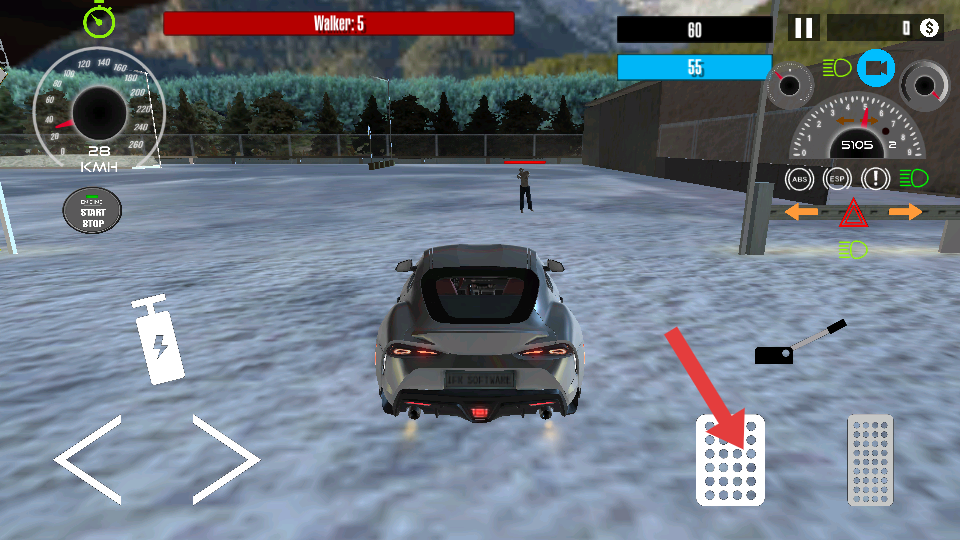The image size is (960, 540).
Task: Activate the nitro boost canister
Action: point(158,341)
